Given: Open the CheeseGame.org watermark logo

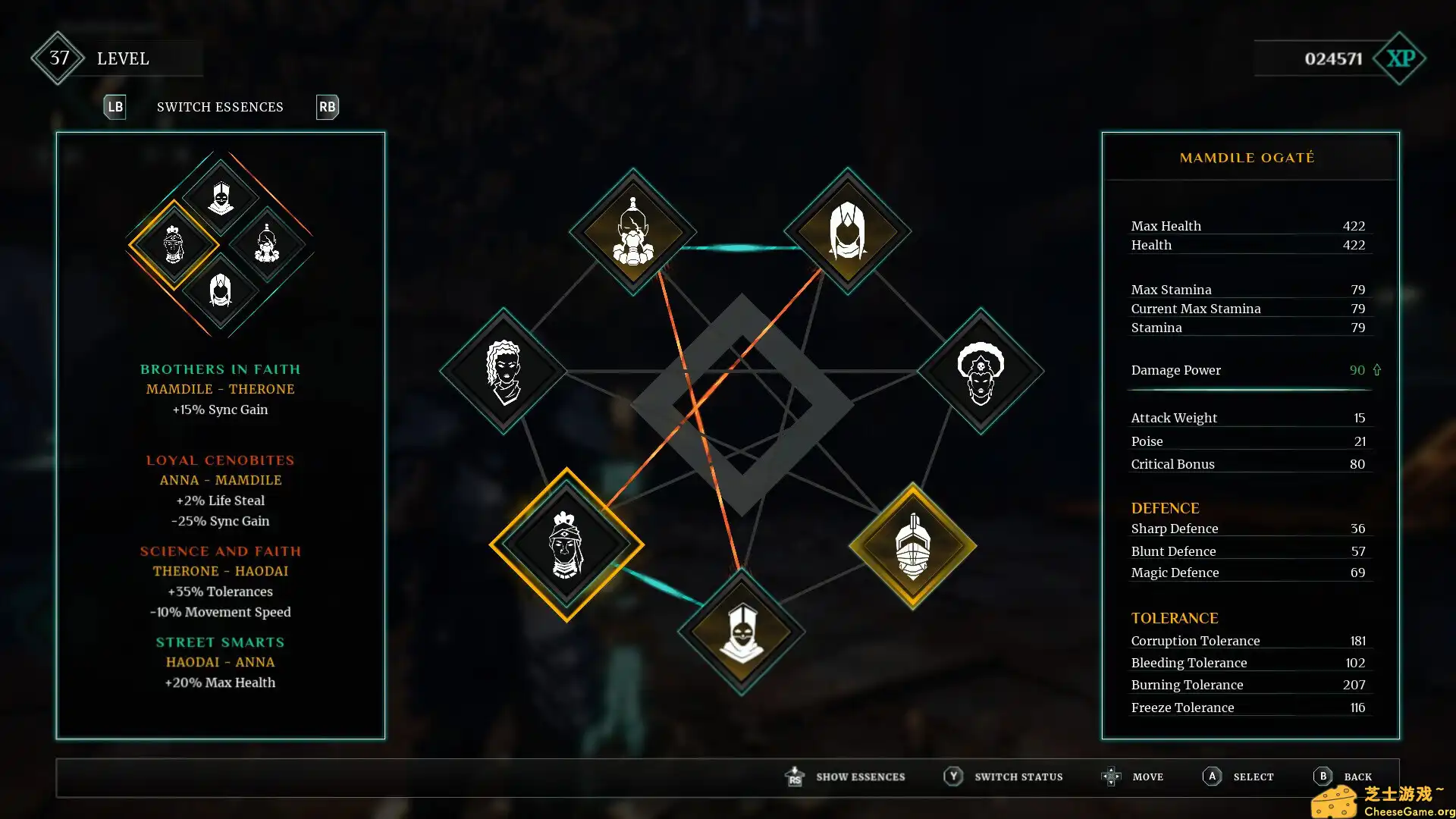Looking at the screenshot, I should 1382,801.
